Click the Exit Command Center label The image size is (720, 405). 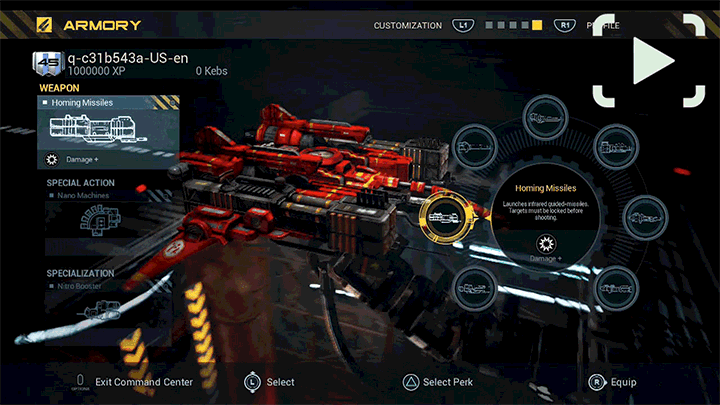[144, 382]
